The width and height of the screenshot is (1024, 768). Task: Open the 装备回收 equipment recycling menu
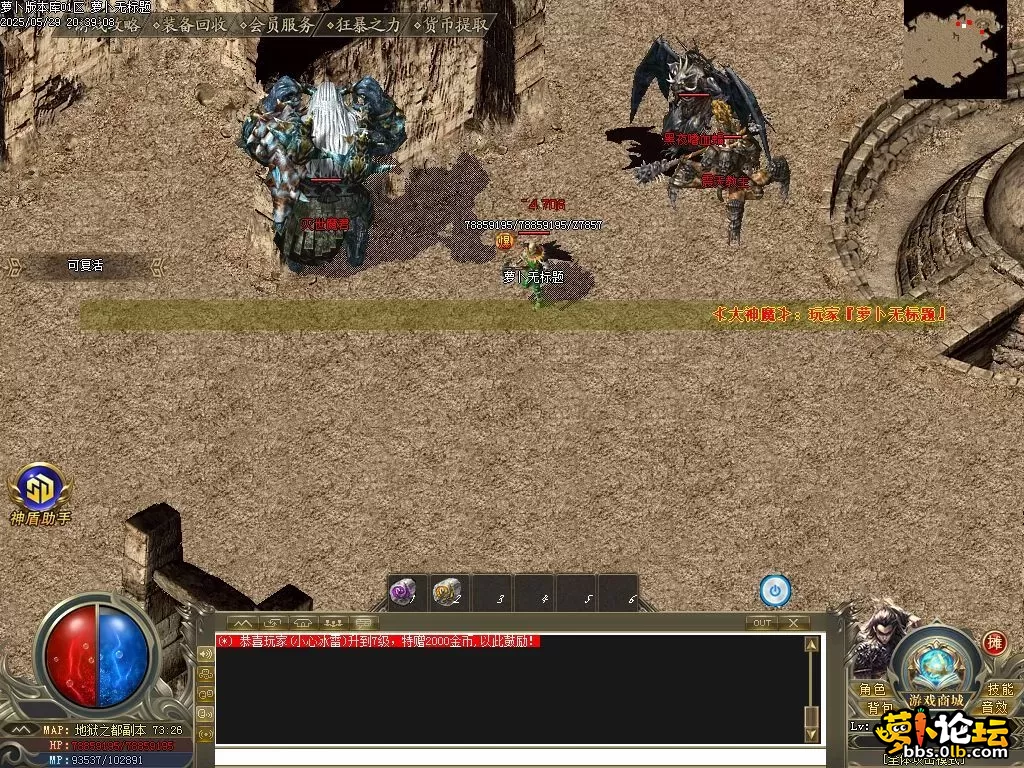coord(194,25)
